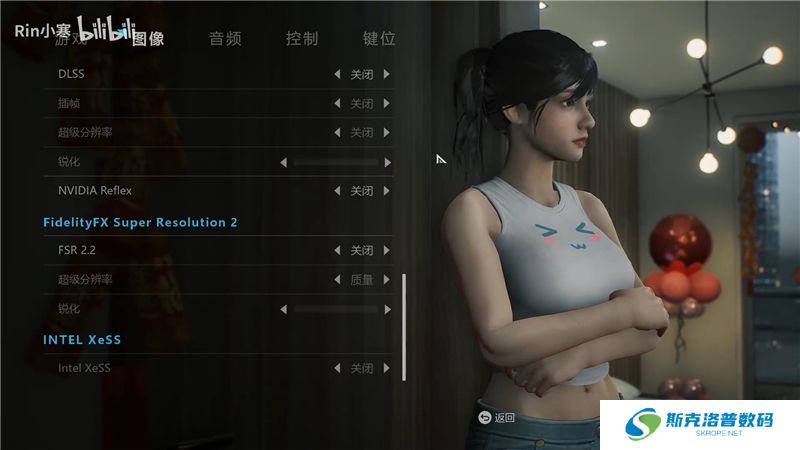Toggle NVIDIA Reflex with its right arrow

pos(387,191)
